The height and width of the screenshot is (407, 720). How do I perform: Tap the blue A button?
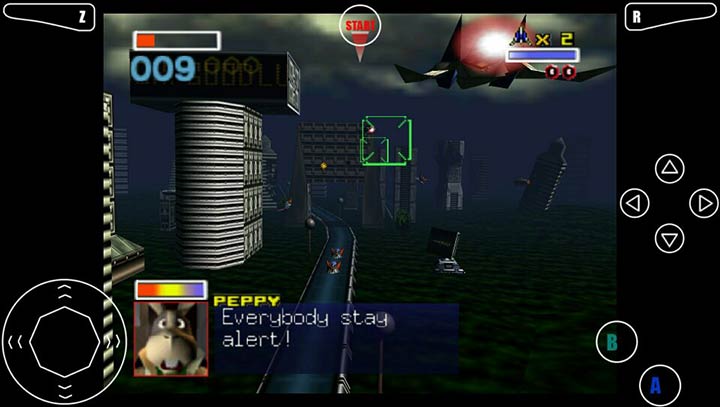[656, 384]
